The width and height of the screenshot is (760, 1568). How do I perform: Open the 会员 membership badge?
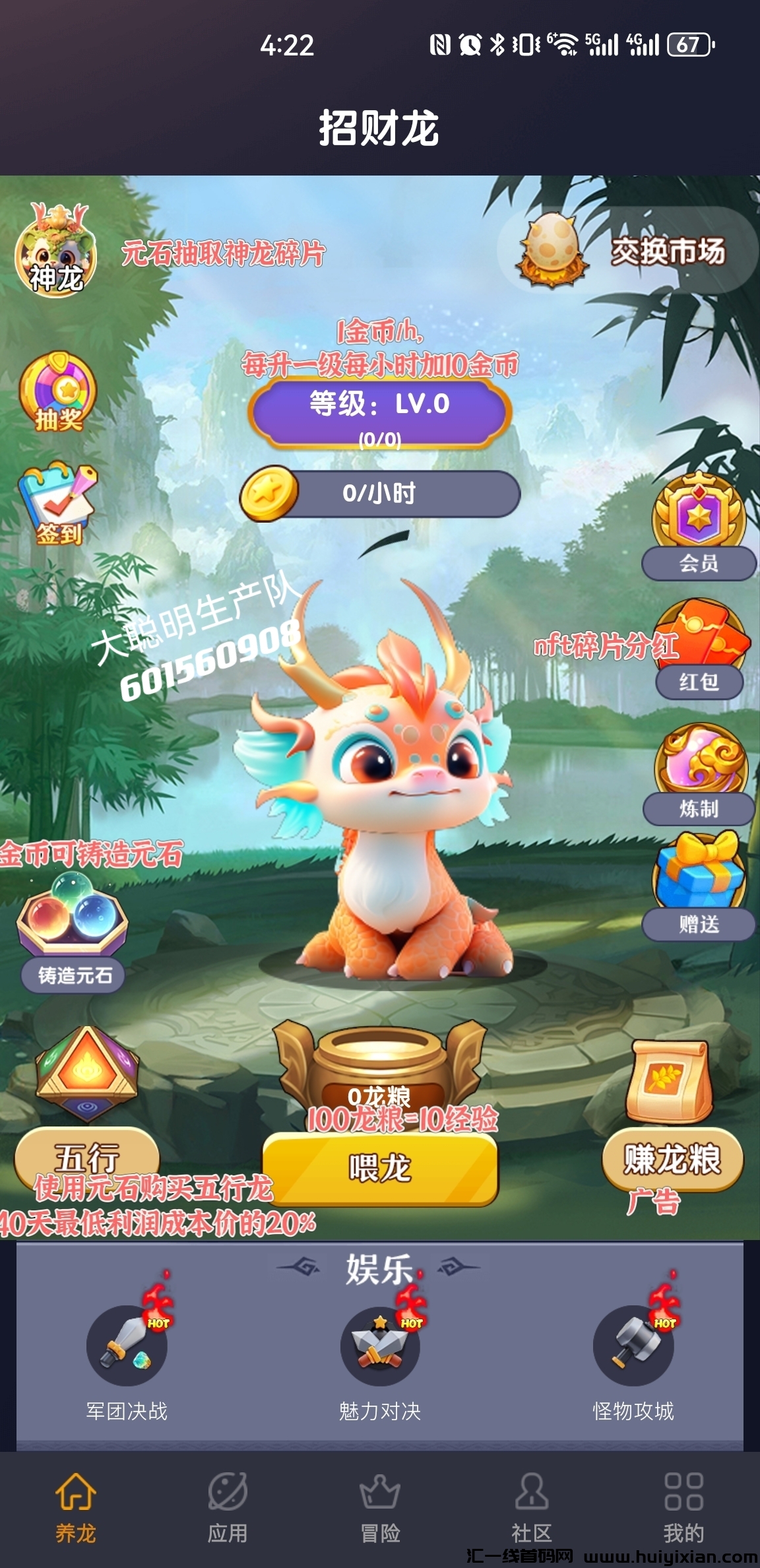[x=699, y=528]
